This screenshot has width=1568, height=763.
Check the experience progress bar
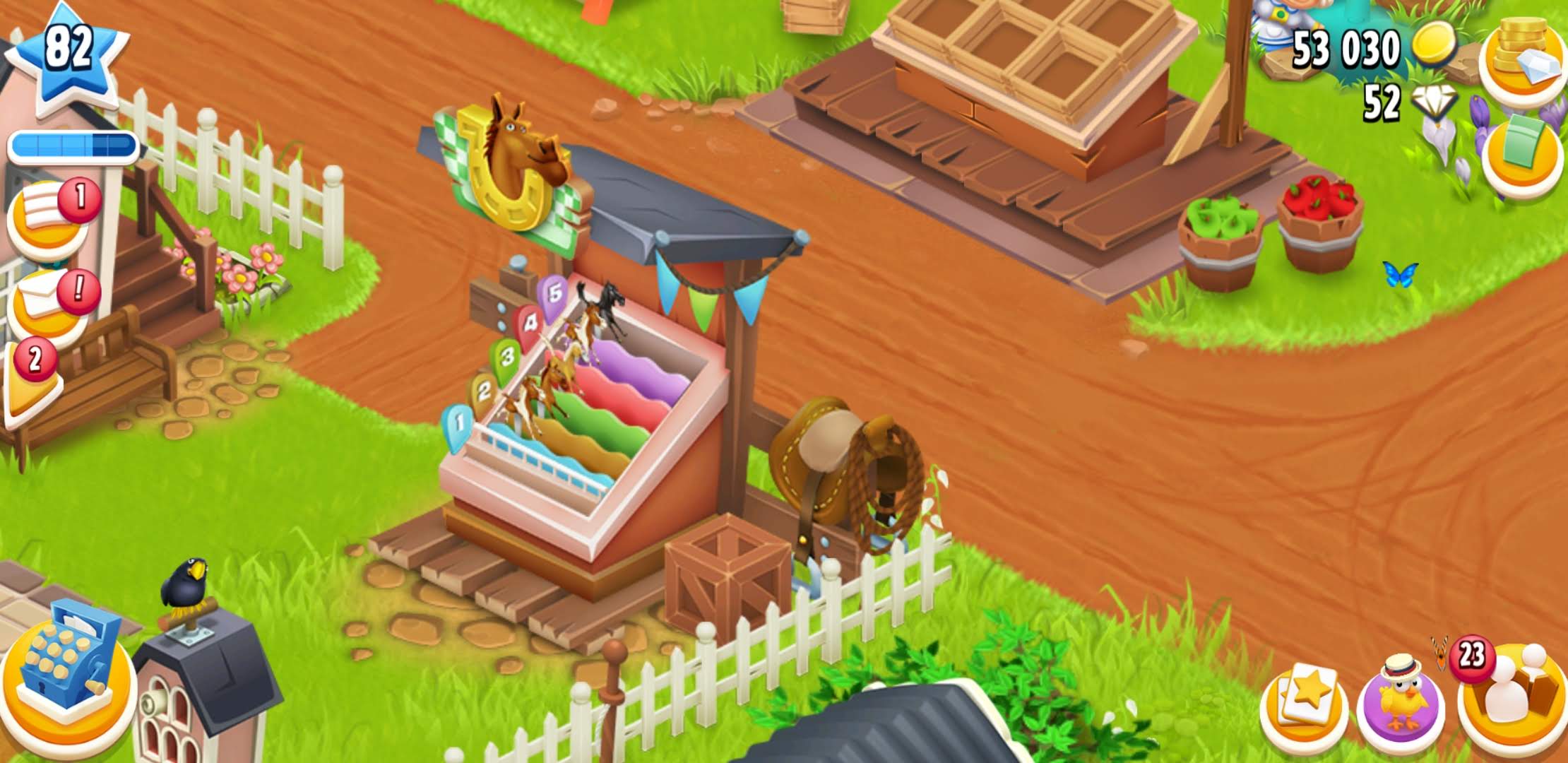point(73,145)
